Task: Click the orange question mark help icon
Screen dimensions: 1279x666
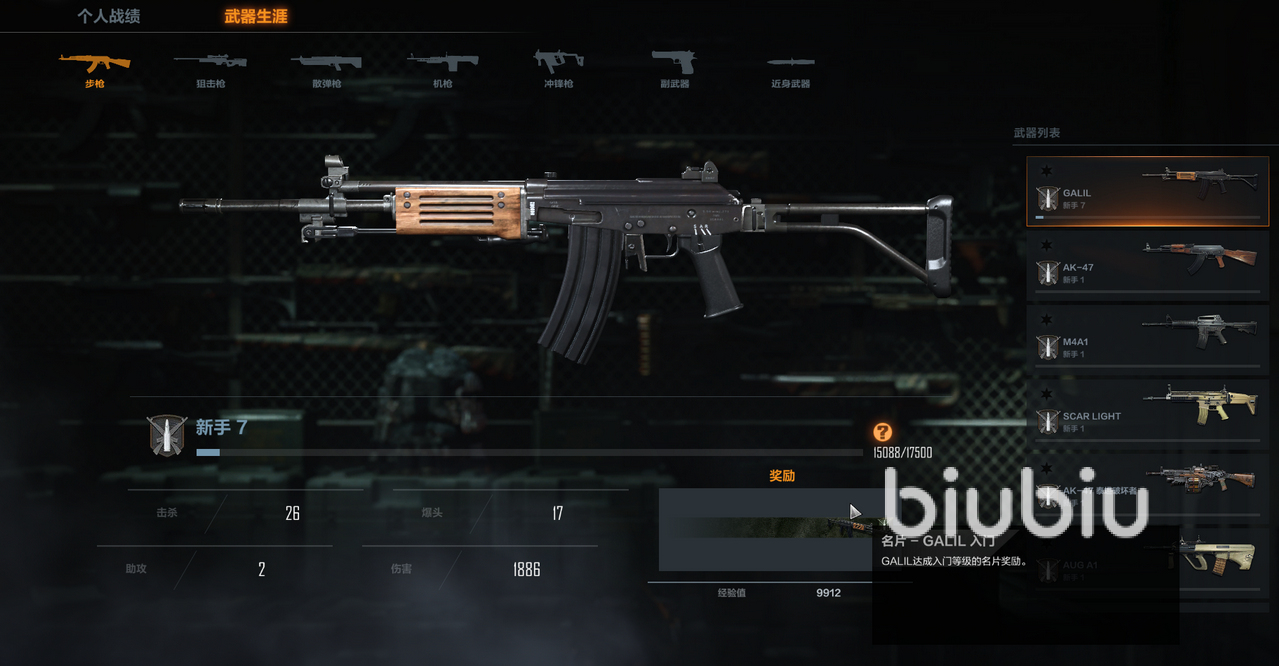Action: click(882, 432)
